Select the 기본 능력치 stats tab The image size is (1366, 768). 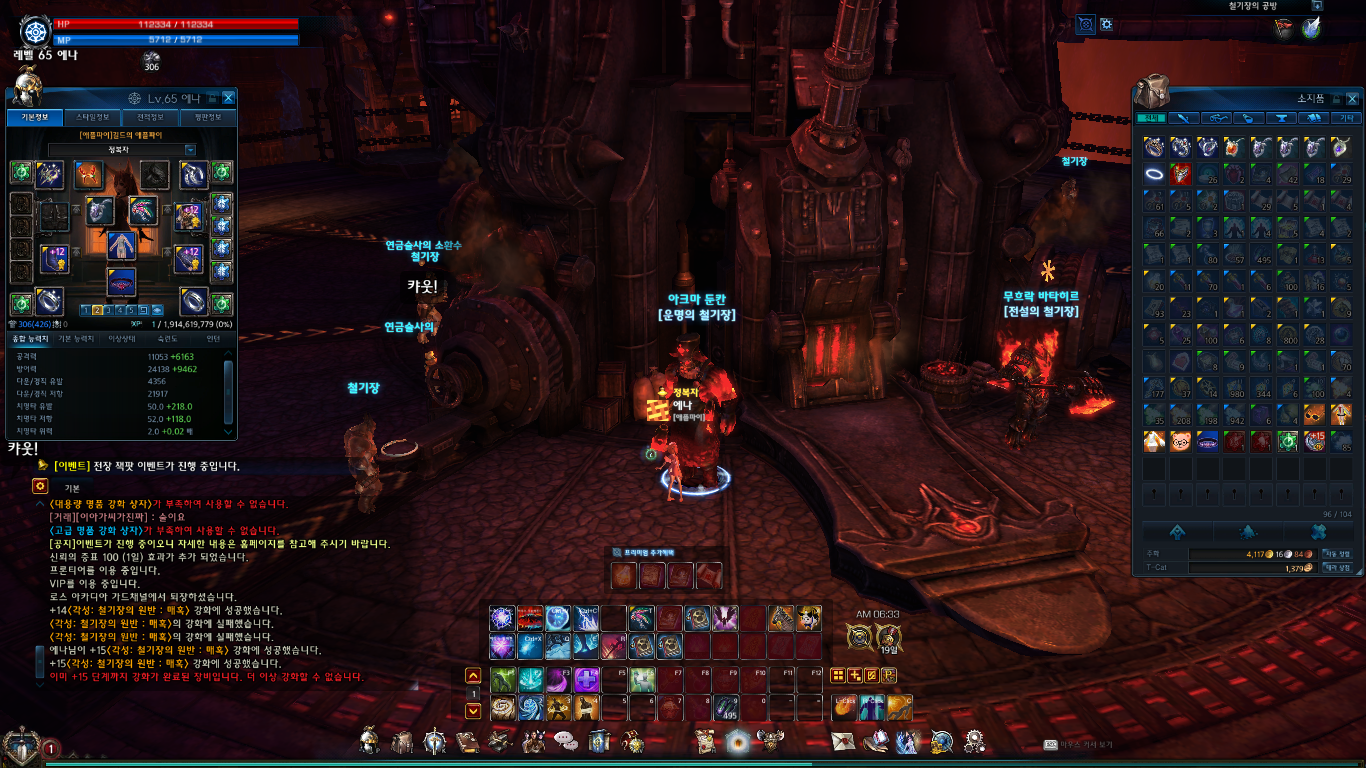(77, 339)
